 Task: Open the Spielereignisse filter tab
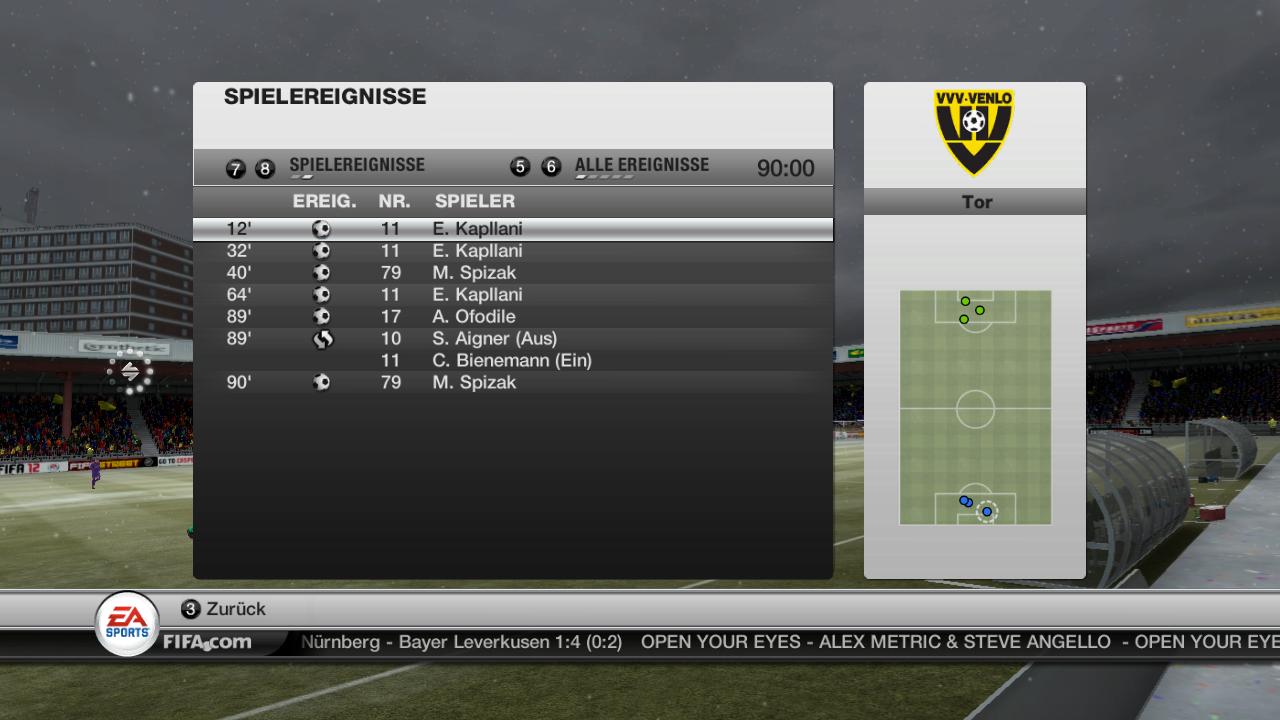pyautogui.click(x=356, y=166)
